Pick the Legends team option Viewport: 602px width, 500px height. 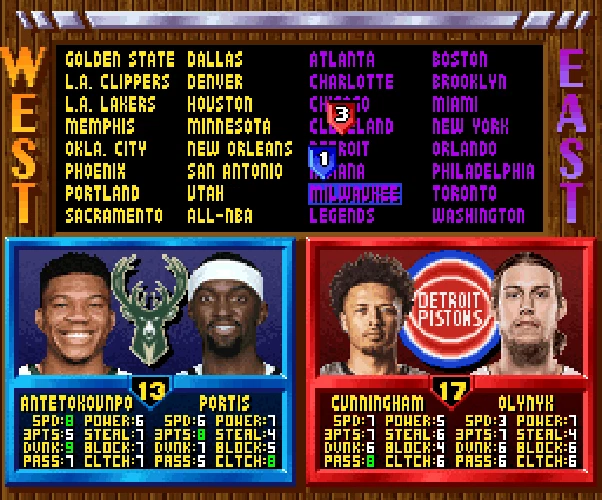[342, 215]
